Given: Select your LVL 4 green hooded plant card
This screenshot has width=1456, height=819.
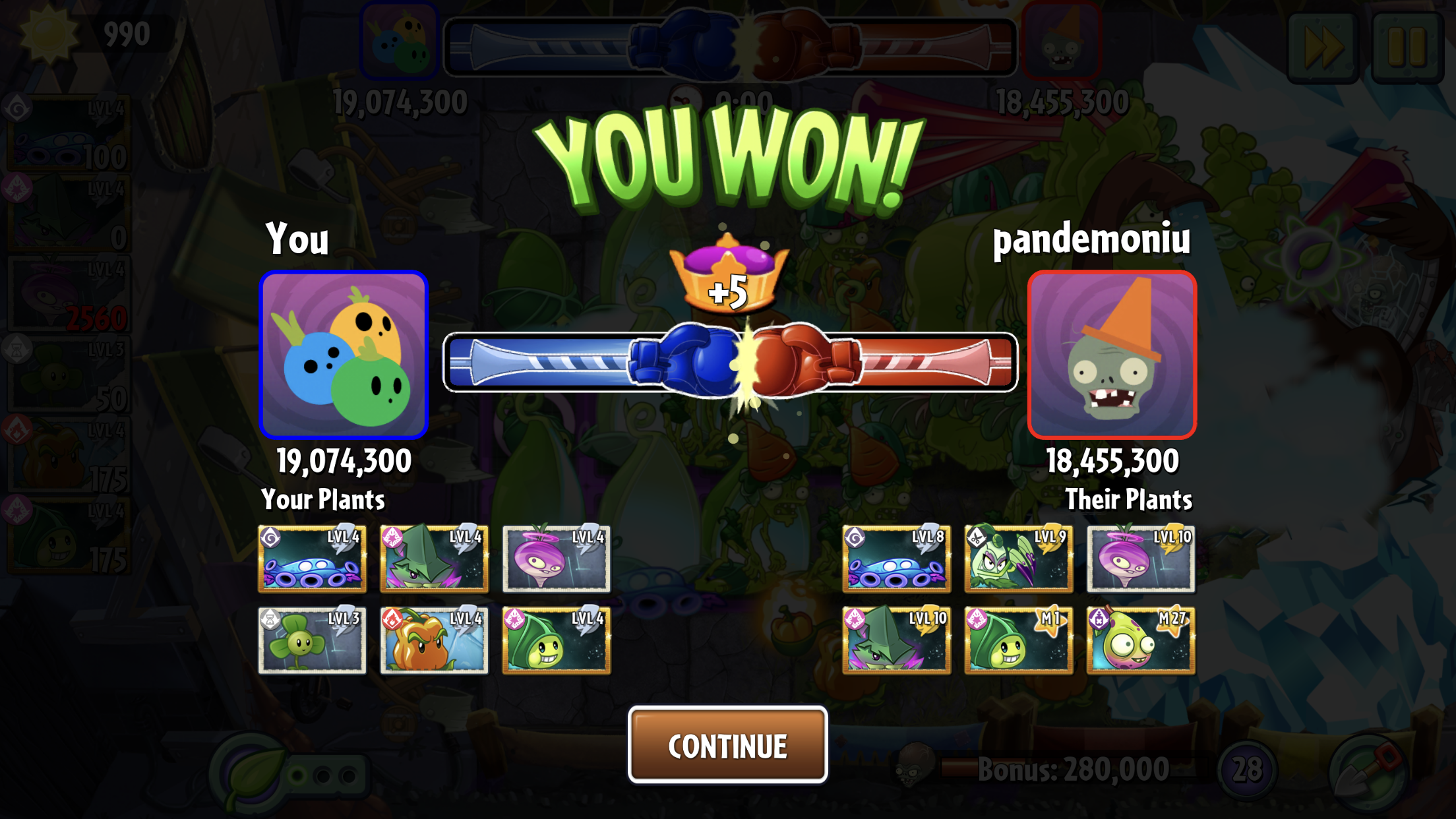Looking at the screenshot, I should (556, 640).
